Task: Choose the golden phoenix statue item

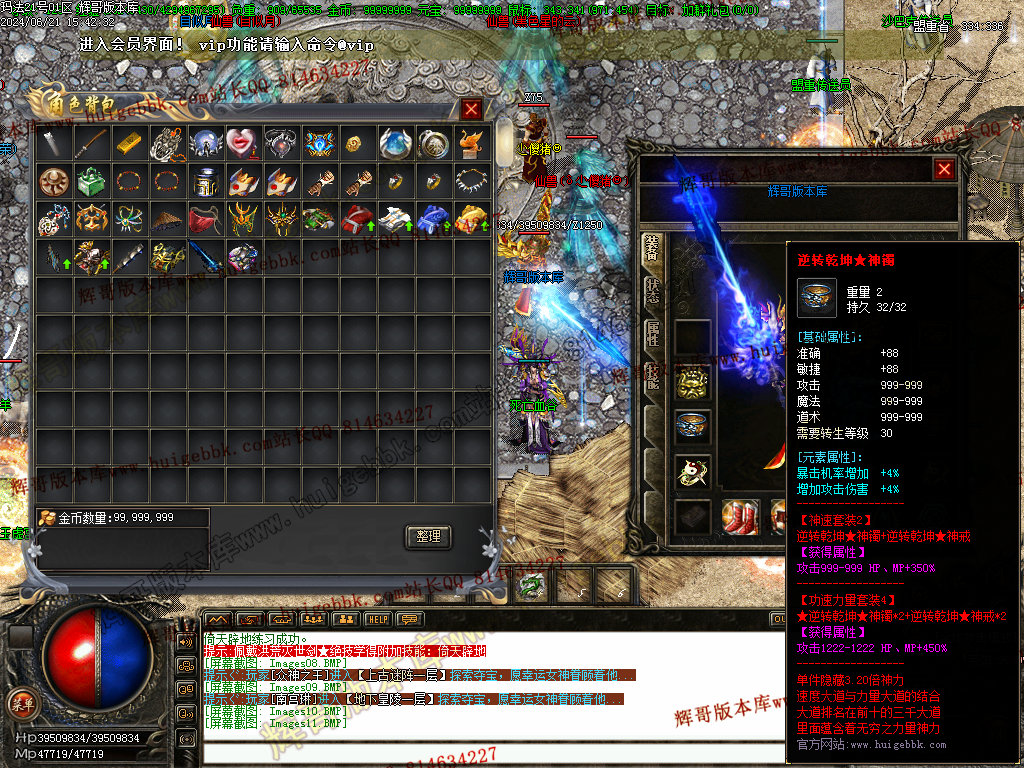Action: (x=471, y=144)
